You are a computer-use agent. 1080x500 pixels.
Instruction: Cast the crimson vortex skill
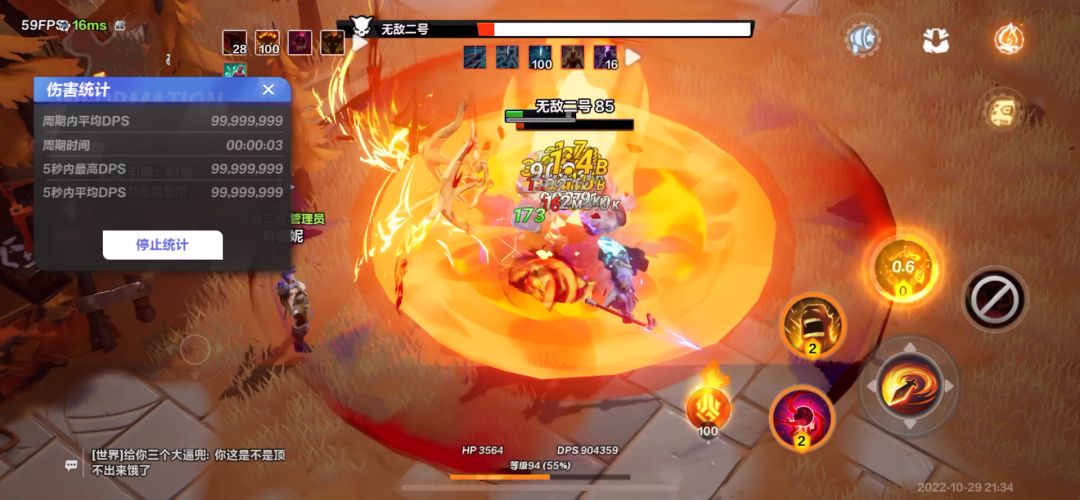[x=801, y=417]
